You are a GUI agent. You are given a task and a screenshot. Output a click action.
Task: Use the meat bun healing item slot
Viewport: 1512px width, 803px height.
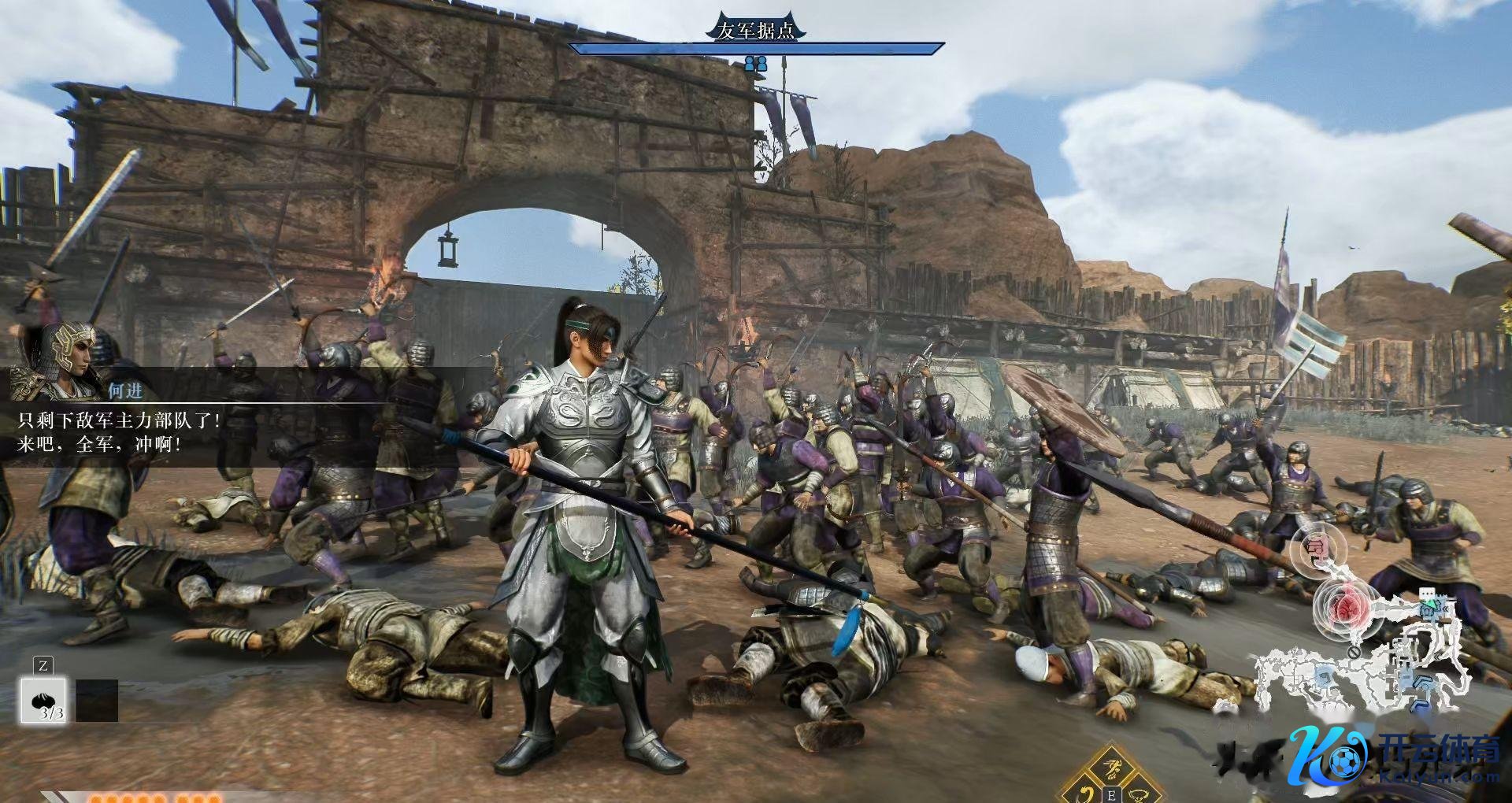point(43,701)
